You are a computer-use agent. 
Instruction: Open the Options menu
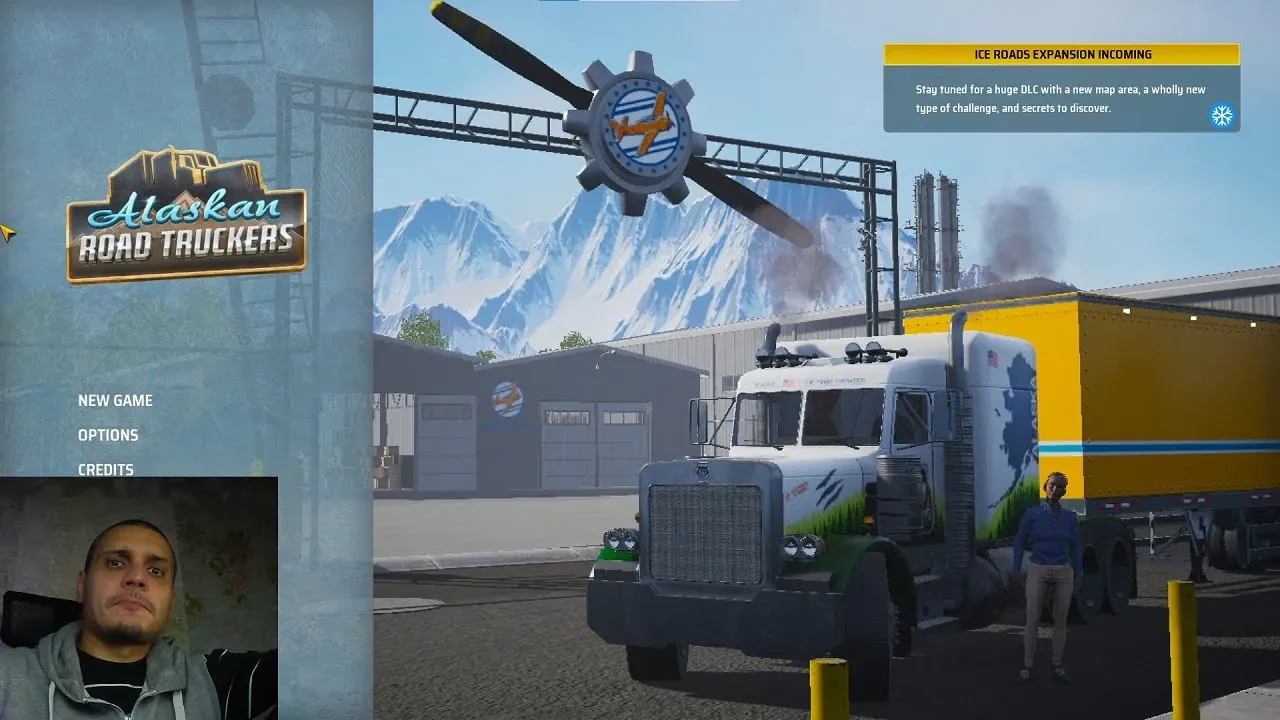108,435
